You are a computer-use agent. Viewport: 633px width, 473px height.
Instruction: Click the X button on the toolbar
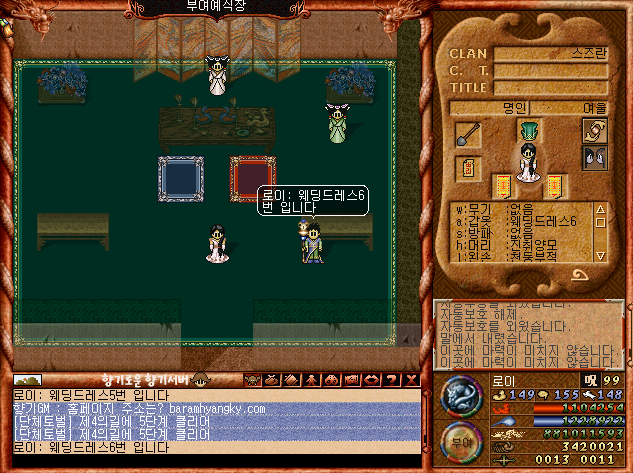click(x=413, y=379)
